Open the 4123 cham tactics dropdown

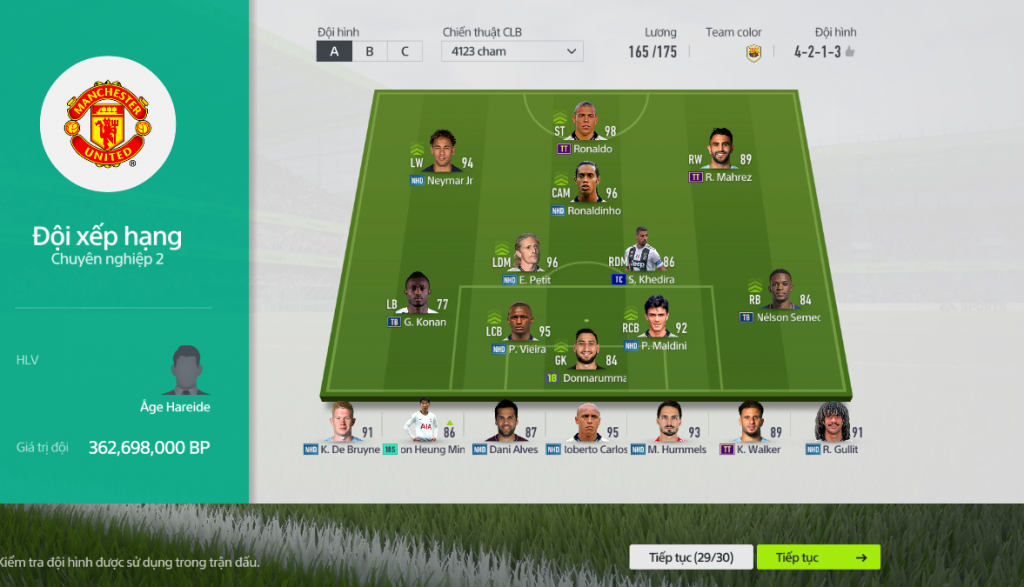pos(512,52)
